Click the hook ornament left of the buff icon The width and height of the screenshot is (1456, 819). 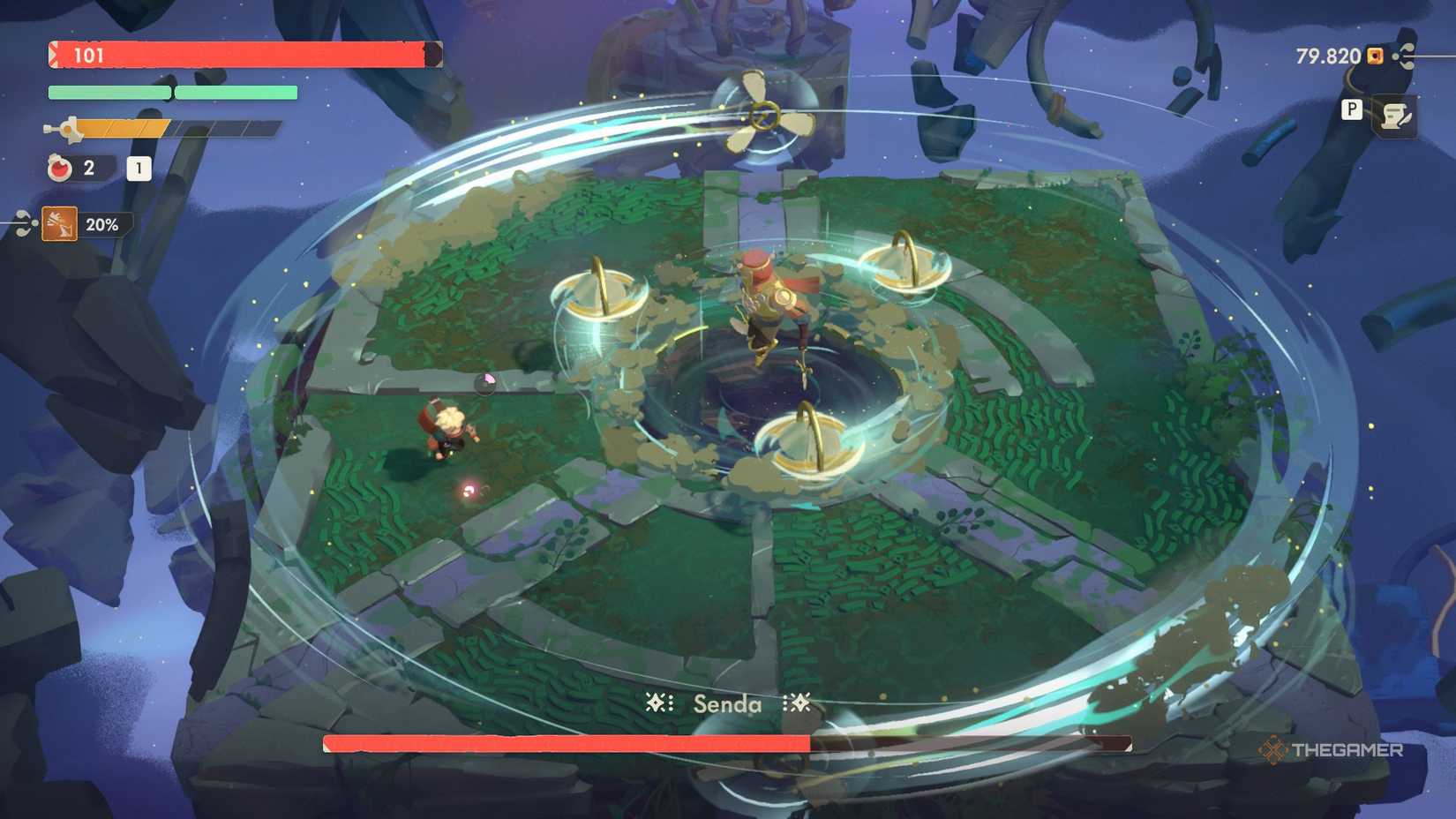pos(24,222)
